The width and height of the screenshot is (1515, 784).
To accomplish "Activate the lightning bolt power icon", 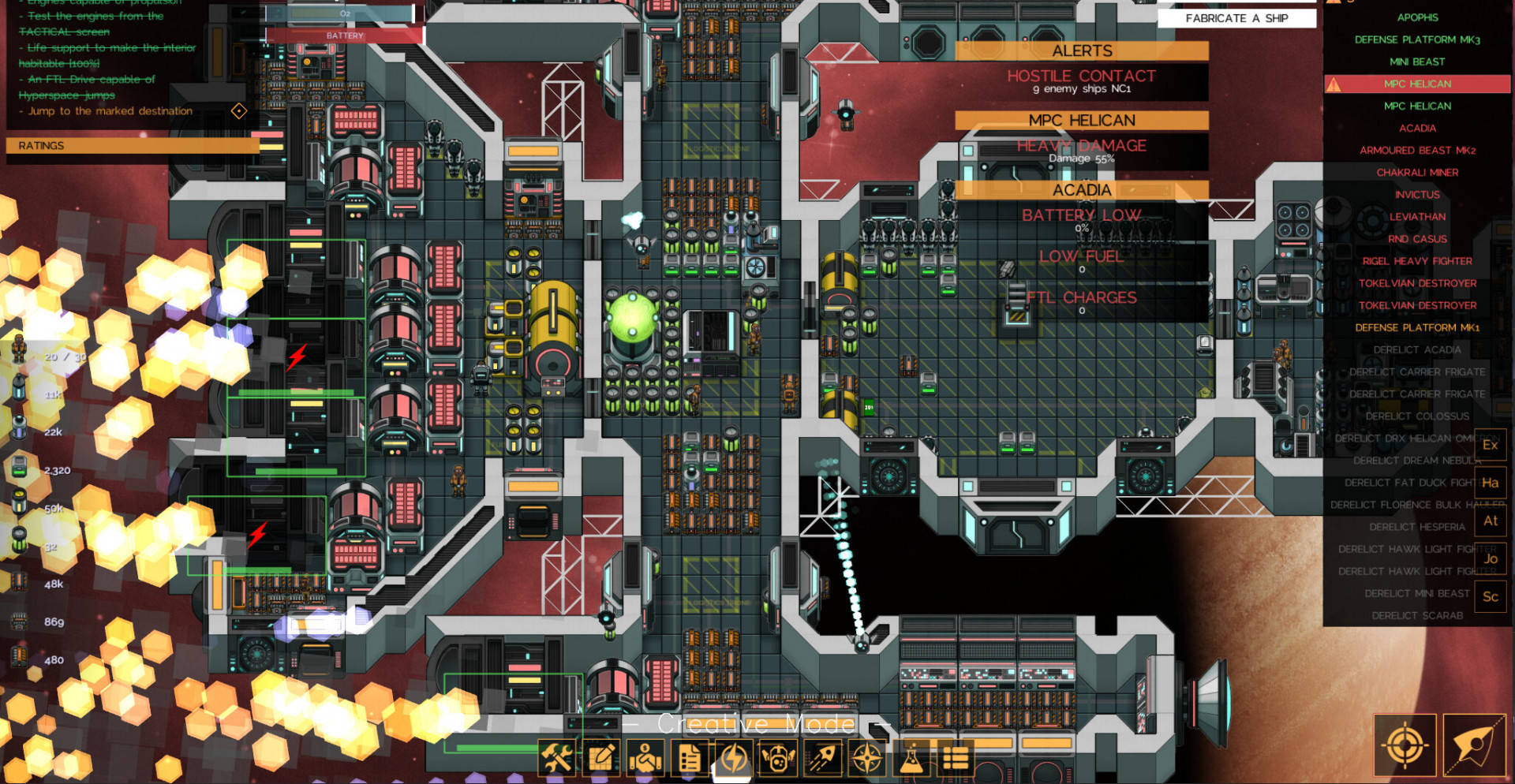I will [734, 759].
